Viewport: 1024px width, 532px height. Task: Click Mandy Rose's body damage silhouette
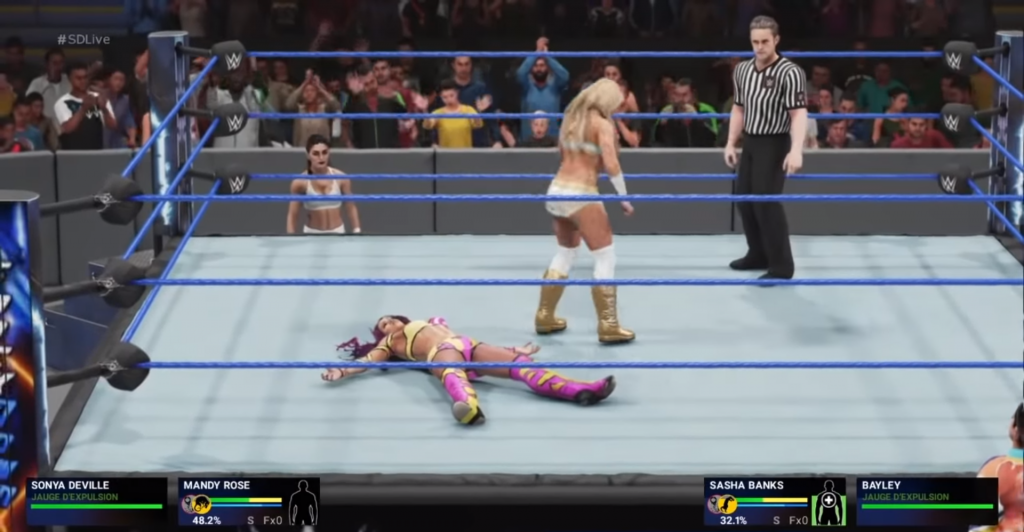pyautogui.click(x=302, y=503)
